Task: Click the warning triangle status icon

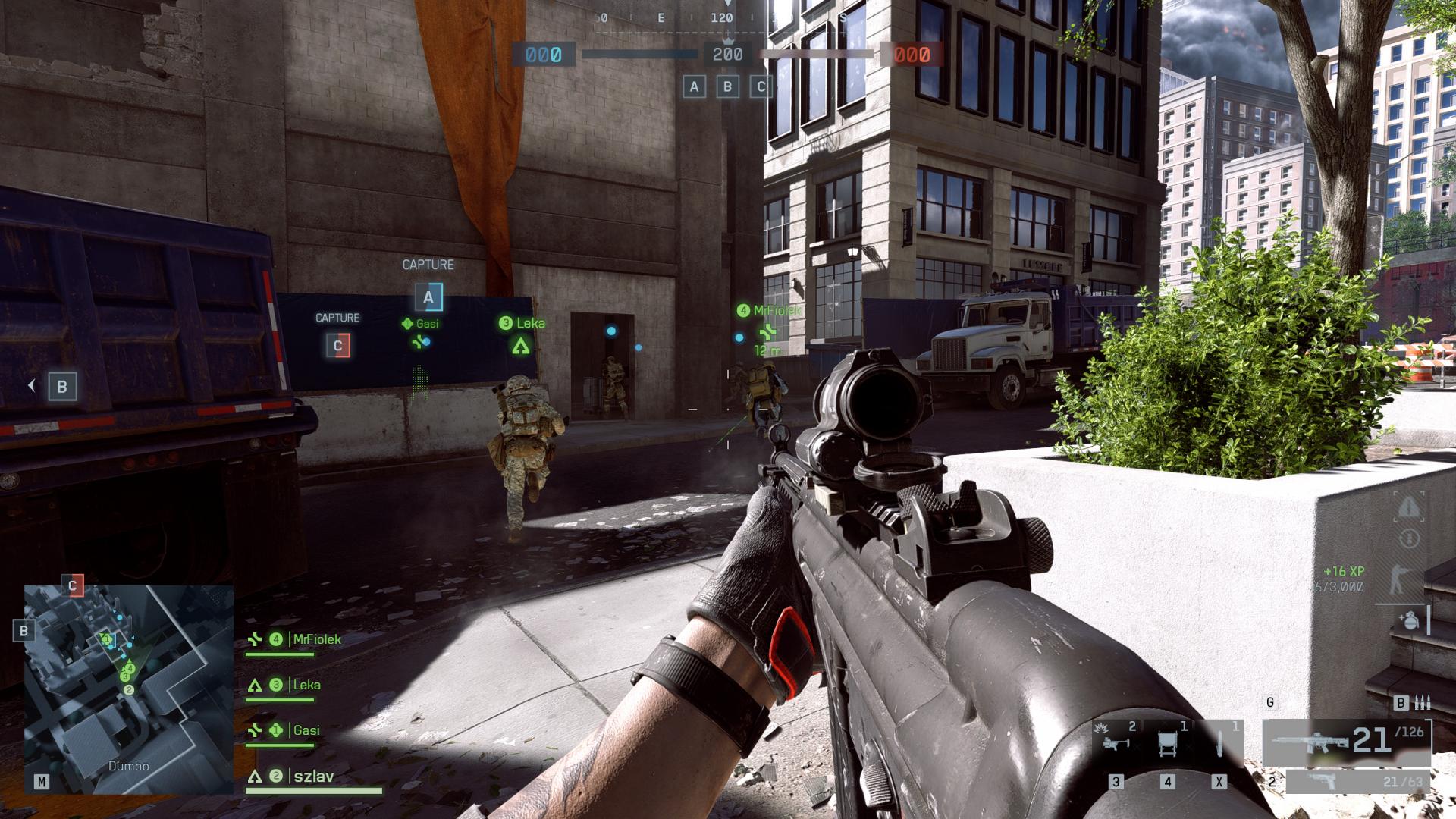Action: tap(1408, 507)
